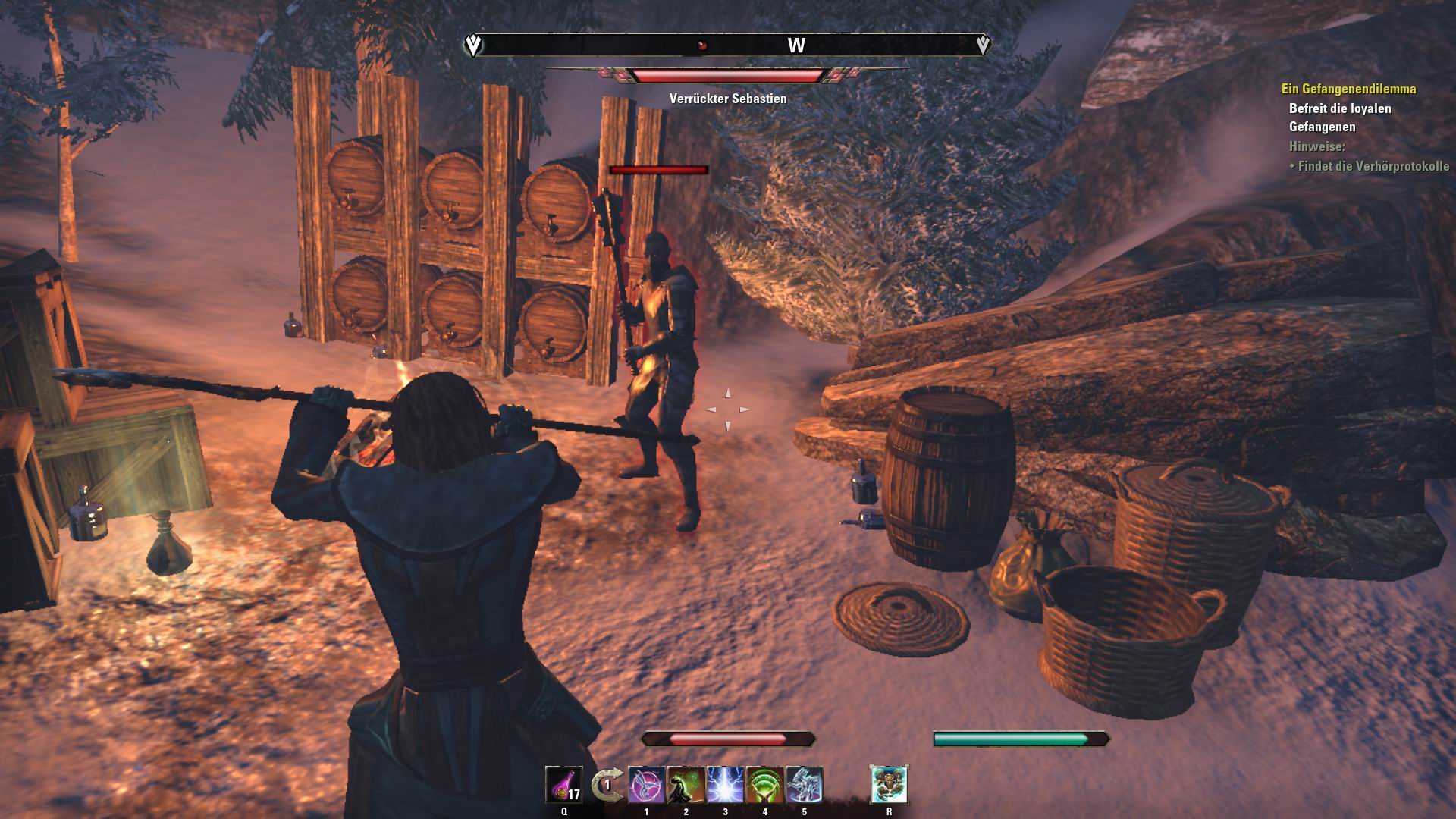
Task: Click the right compass end ornament
Action: [x=984, y=45]
